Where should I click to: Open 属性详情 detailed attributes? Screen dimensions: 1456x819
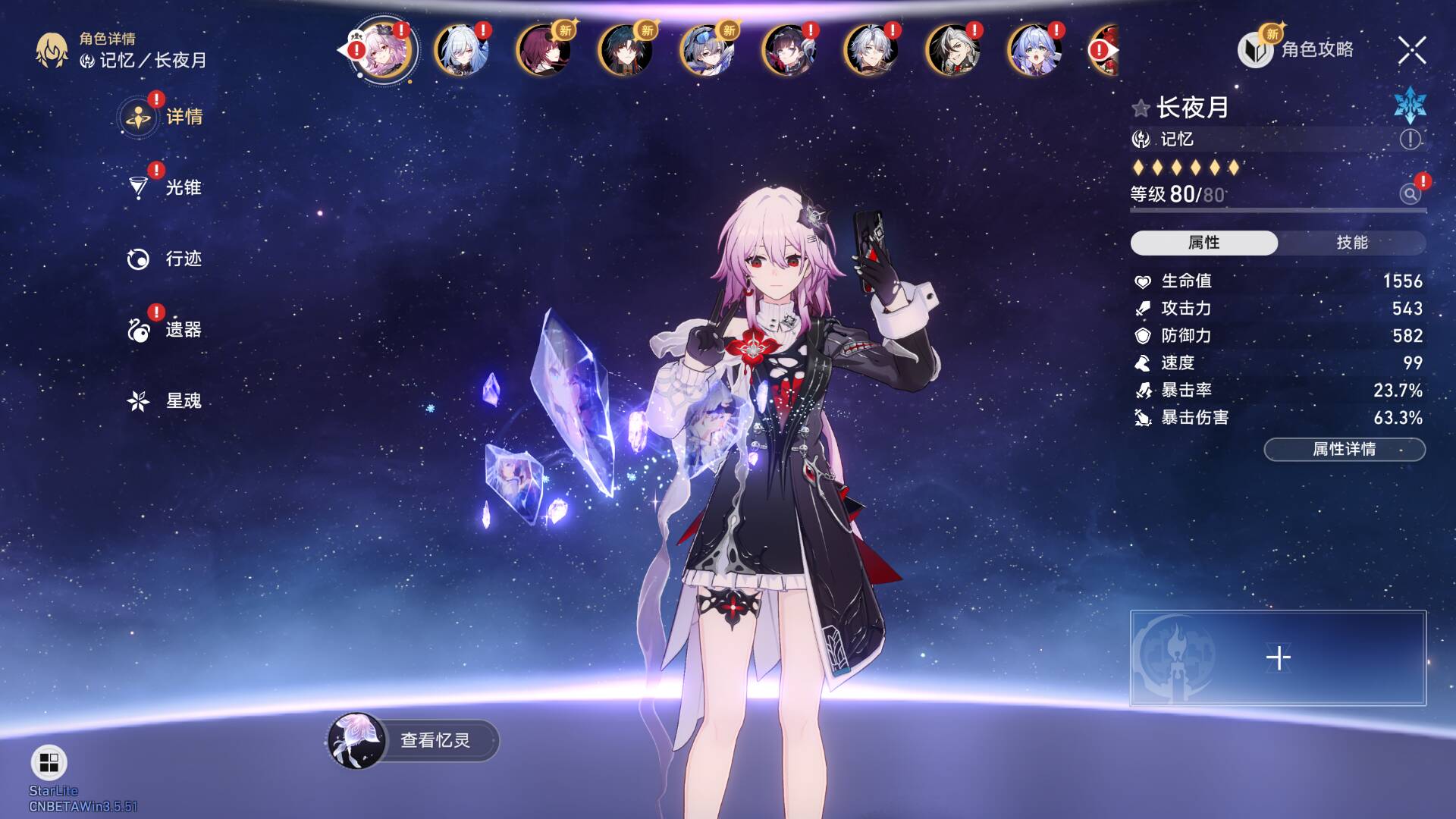[x=1344, y=449]
